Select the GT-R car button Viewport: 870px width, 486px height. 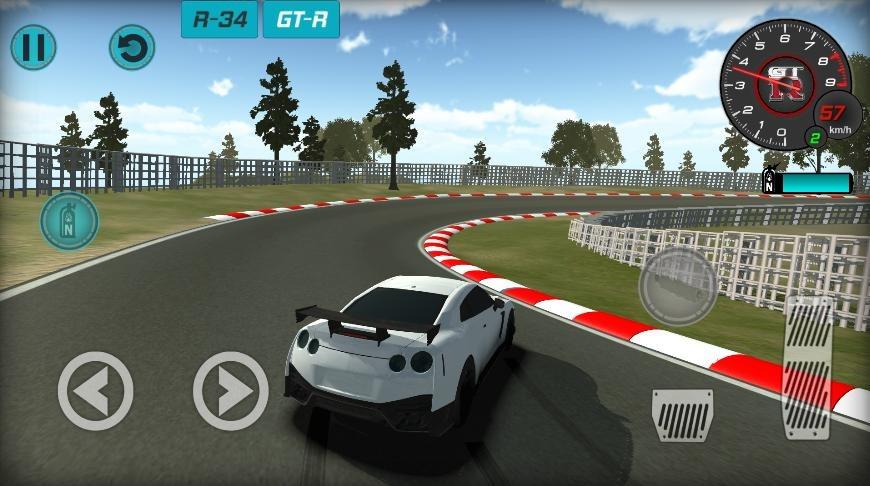(x=301, y=19)
